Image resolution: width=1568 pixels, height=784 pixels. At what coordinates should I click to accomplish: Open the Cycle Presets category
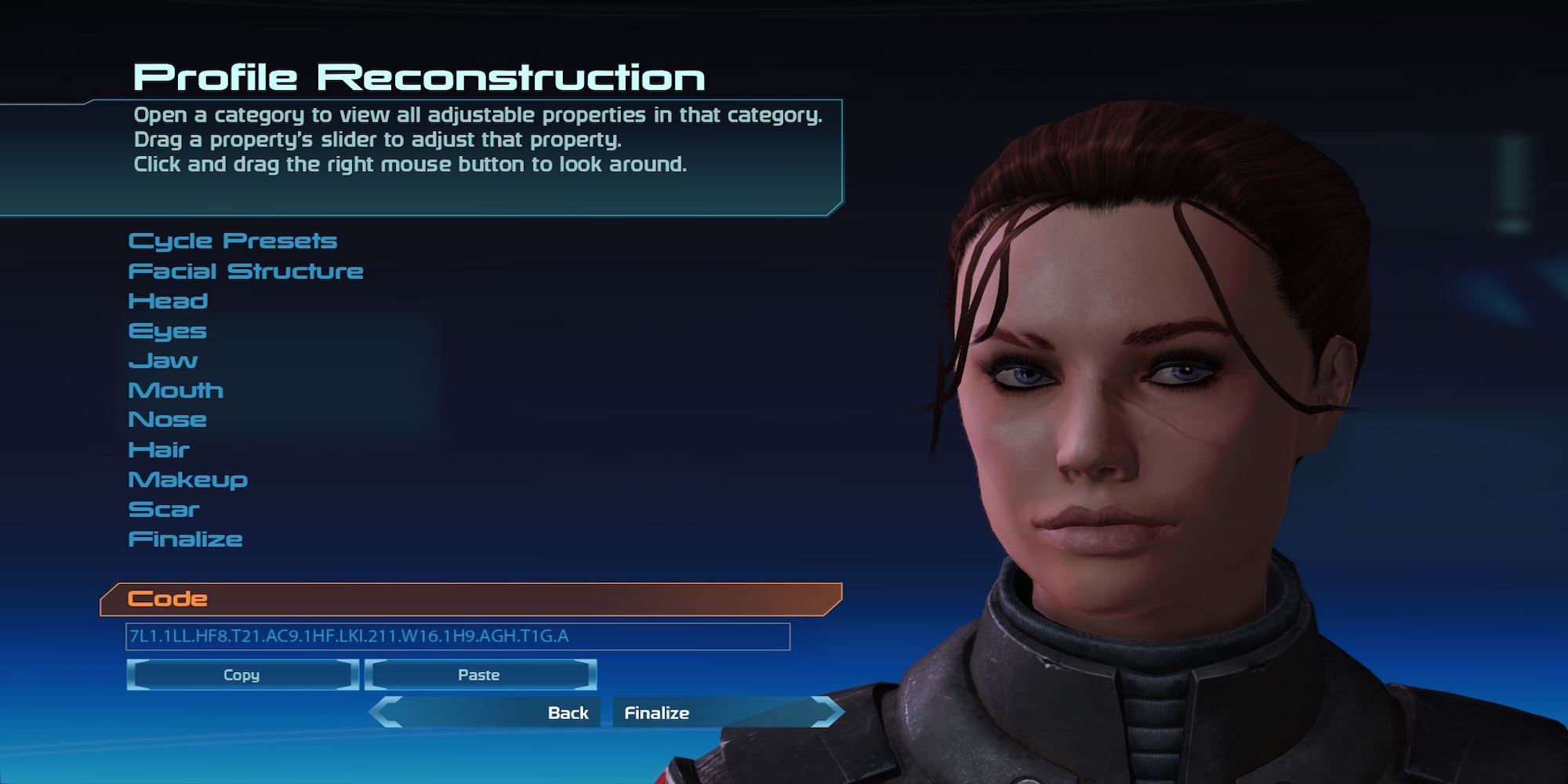point(233,241)
